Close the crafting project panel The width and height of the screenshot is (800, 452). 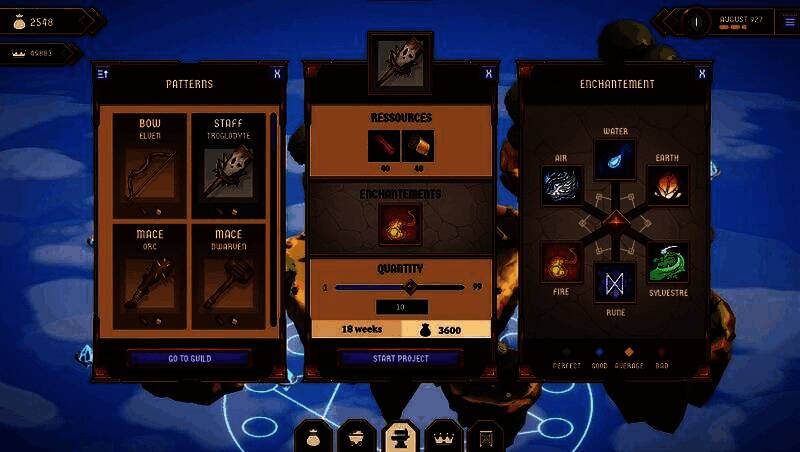point(488,73)
